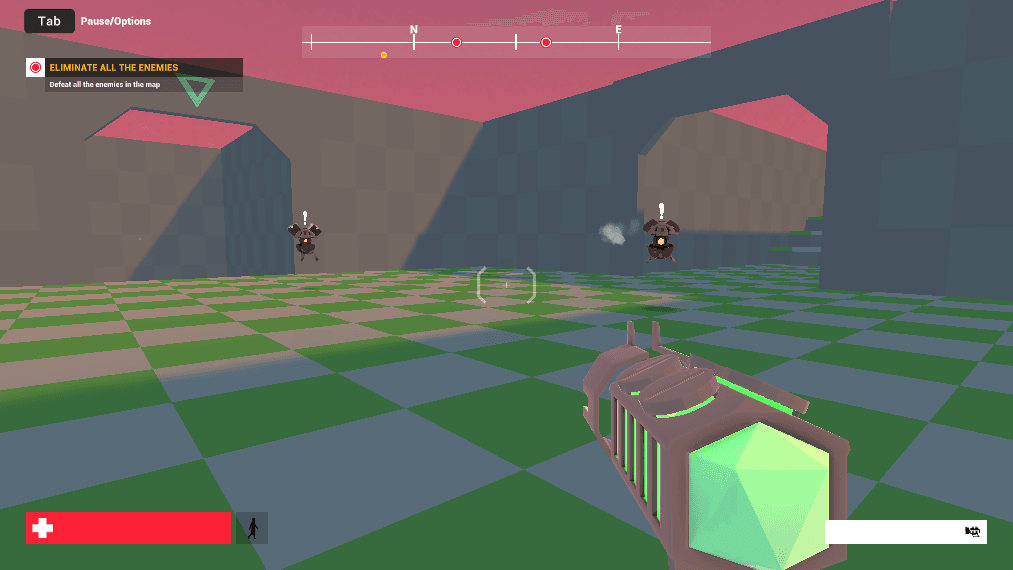
Task: Select the Eliminate All The Enemies objective
Action: [114, 68]
